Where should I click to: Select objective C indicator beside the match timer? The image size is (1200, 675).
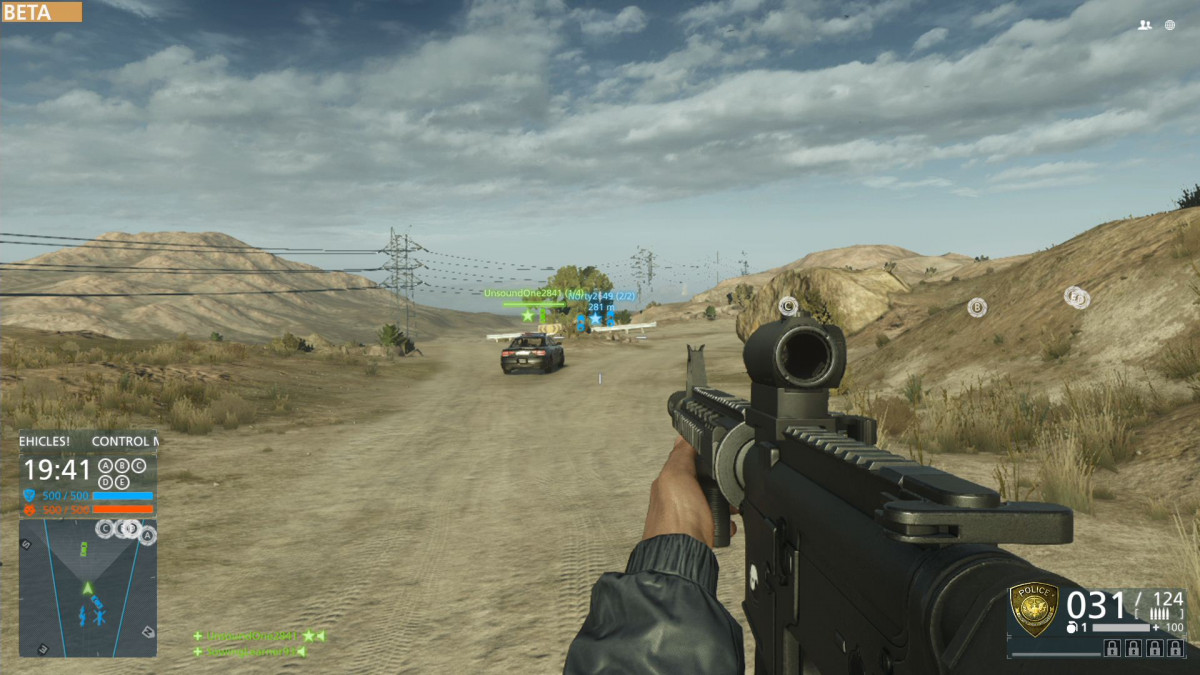pos(139,466)
